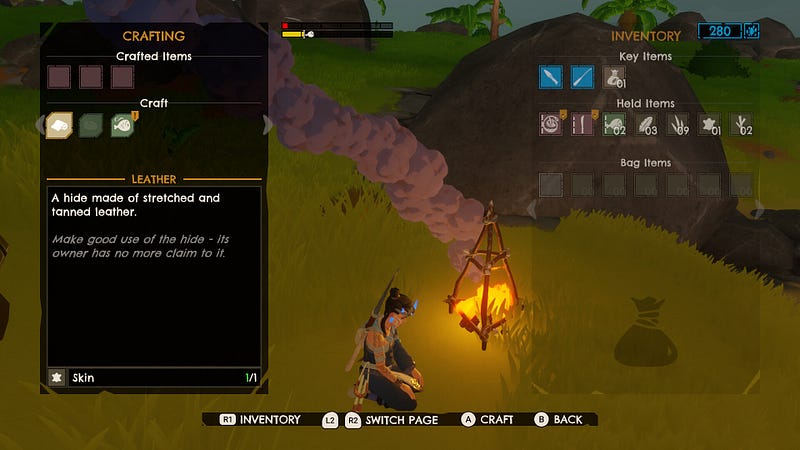
Task: Select the animal skin held item
Action: point(710,124)
